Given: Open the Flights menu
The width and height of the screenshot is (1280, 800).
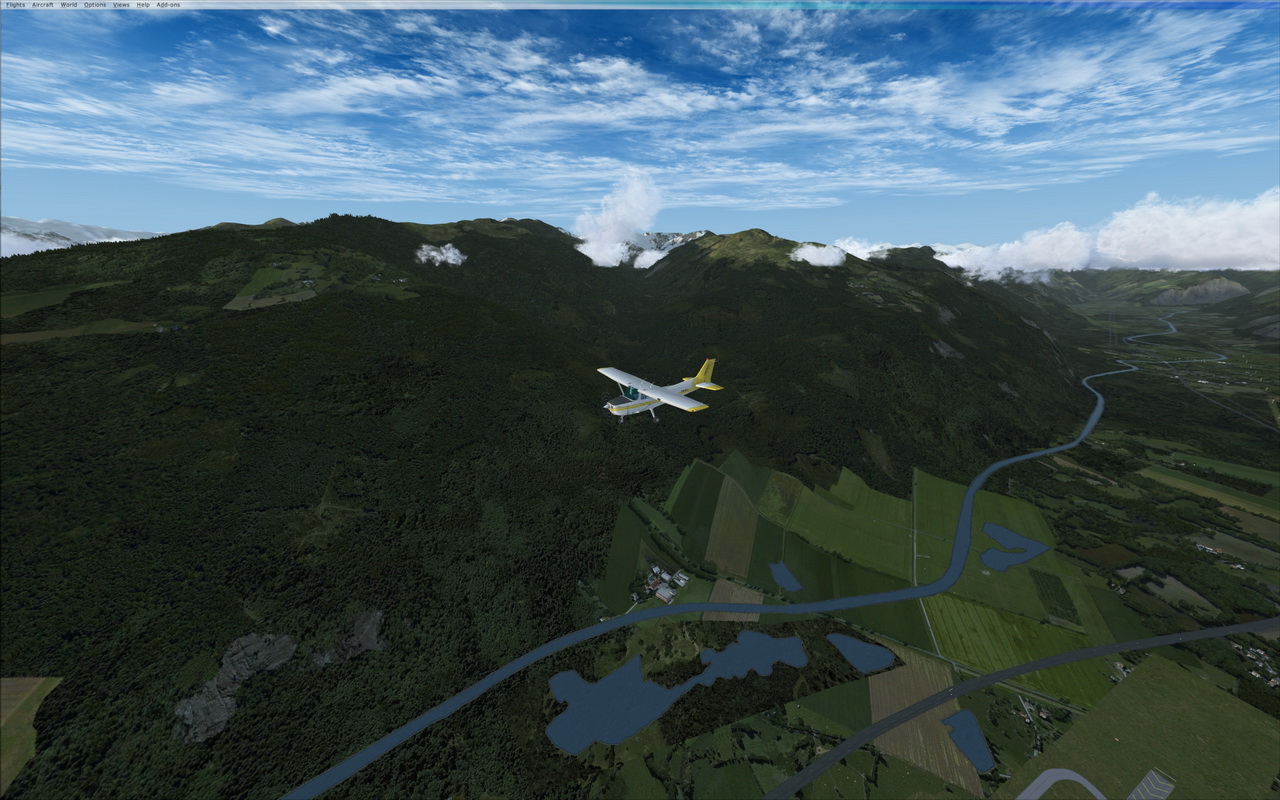Looking at the screenshot, I should coord(15,5).
